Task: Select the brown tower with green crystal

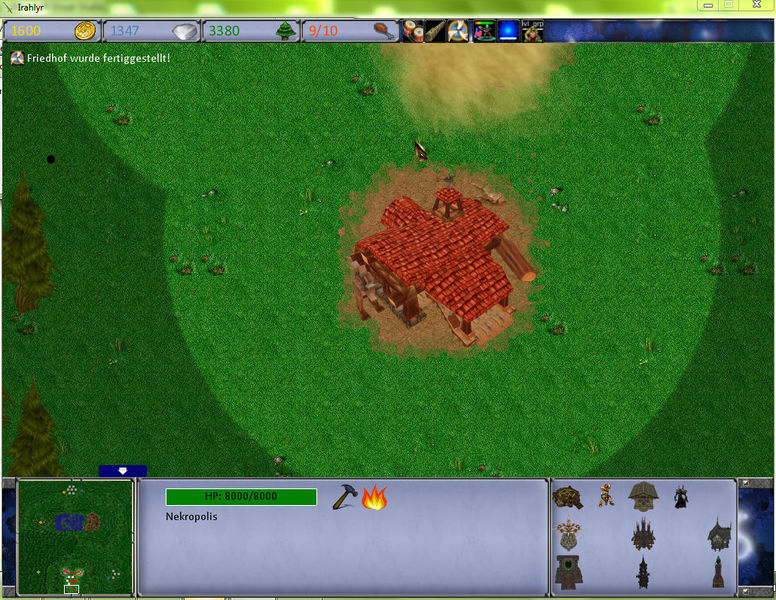Action: pos(718,572)
